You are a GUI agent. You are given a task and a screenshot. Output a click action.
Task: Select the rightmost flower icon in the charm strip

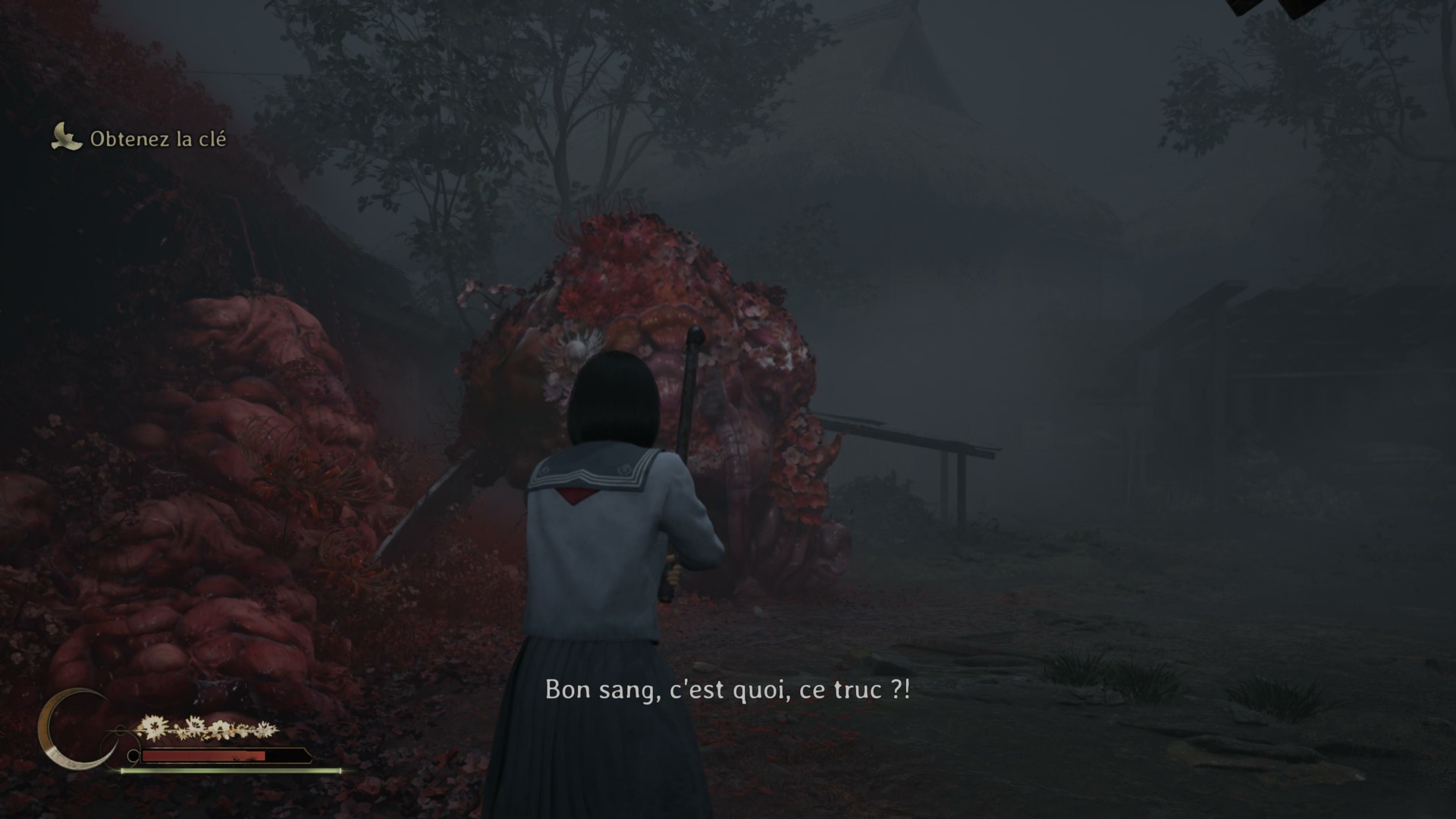pyautogui.click(x=265, y=728)
